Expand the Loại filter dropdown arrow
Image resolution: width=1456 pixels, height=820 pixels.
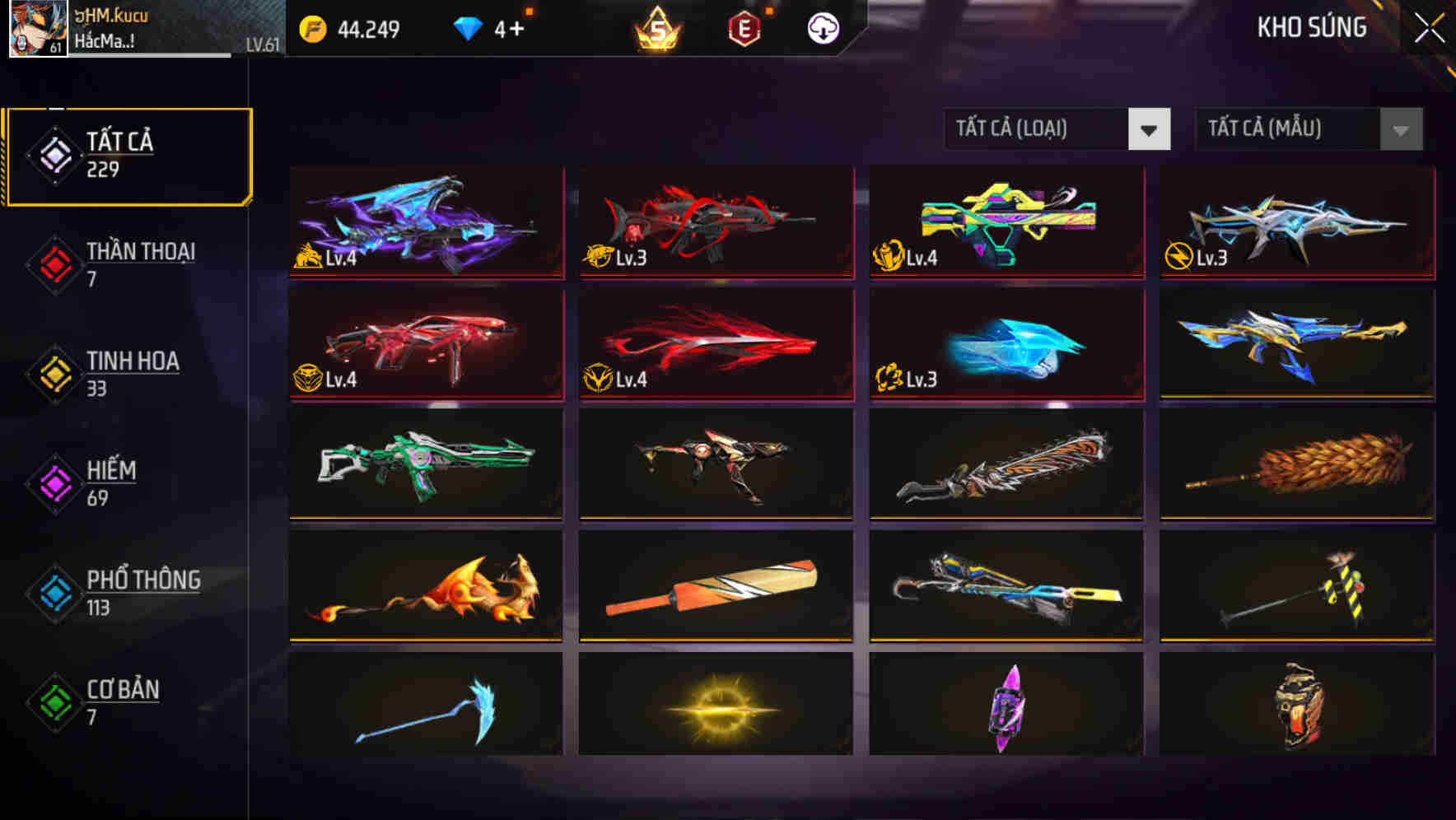tap(1150, 129)
